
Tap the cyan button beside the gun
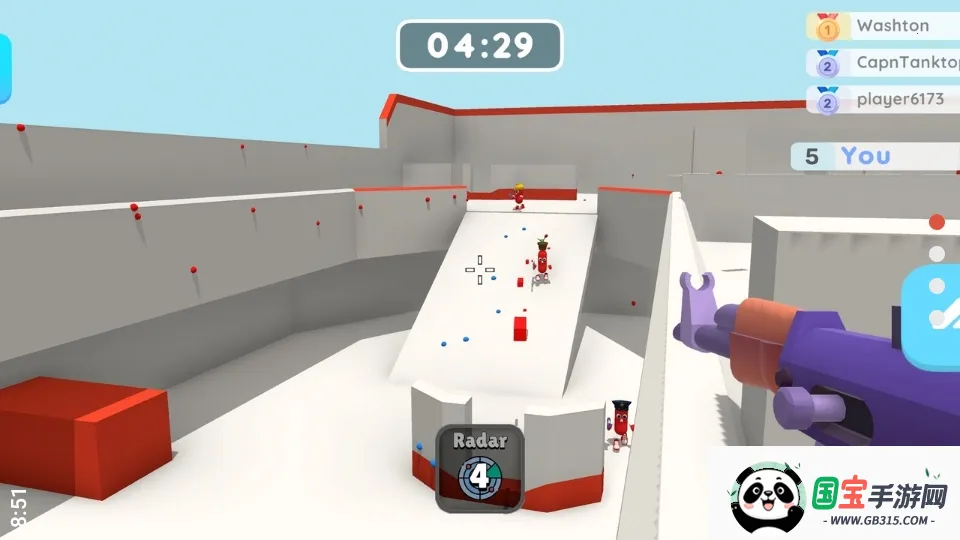934,310
